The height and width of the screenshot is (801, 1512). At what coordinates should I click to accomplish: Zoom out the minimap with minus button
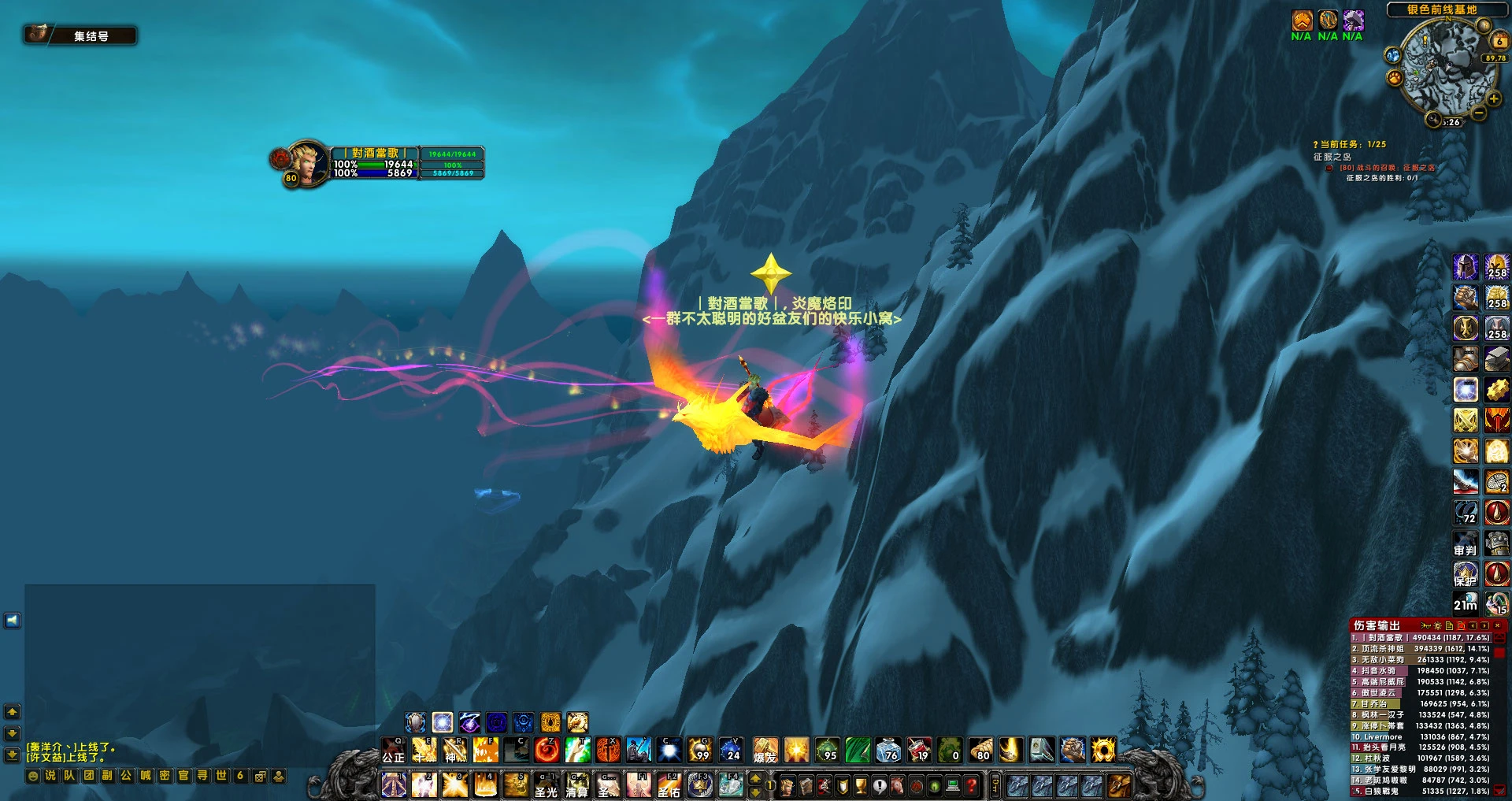coord(1480,114)
